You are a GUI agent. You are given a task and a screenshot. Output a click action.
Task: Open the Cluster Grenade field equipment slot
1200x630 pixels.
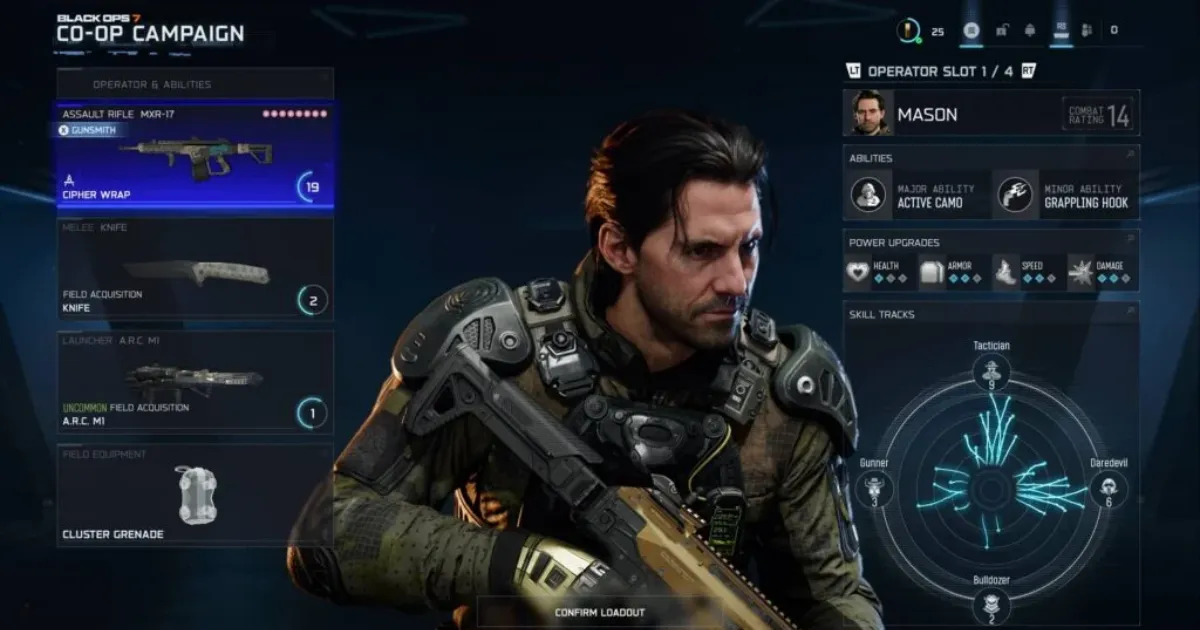195,496
